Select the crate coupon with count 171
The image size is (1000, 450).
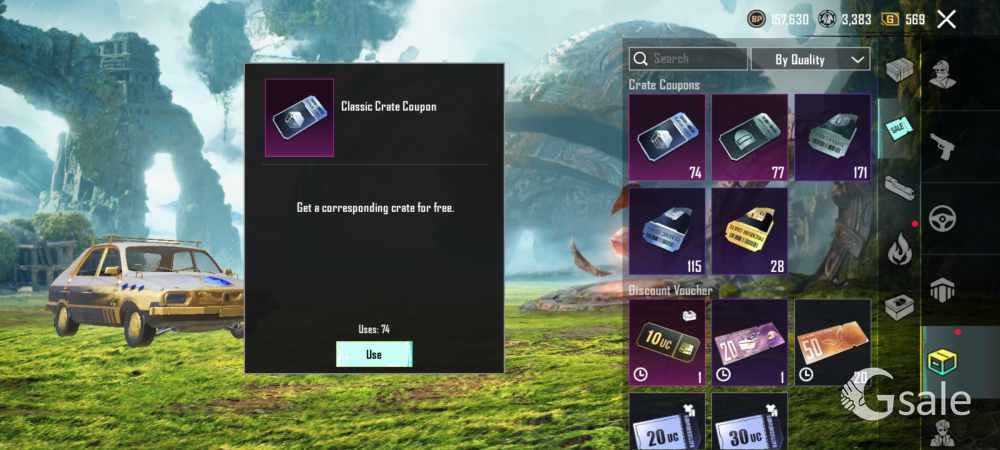point(832,137)
